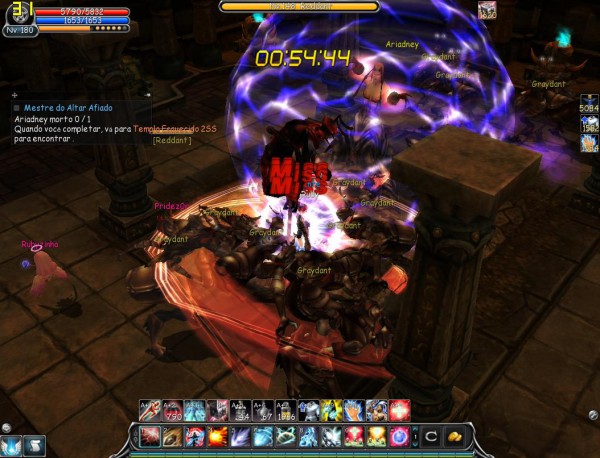Click the gold coins icon on the hotbar
Viewport: 600px width, 458px height.
pos(455,436)
